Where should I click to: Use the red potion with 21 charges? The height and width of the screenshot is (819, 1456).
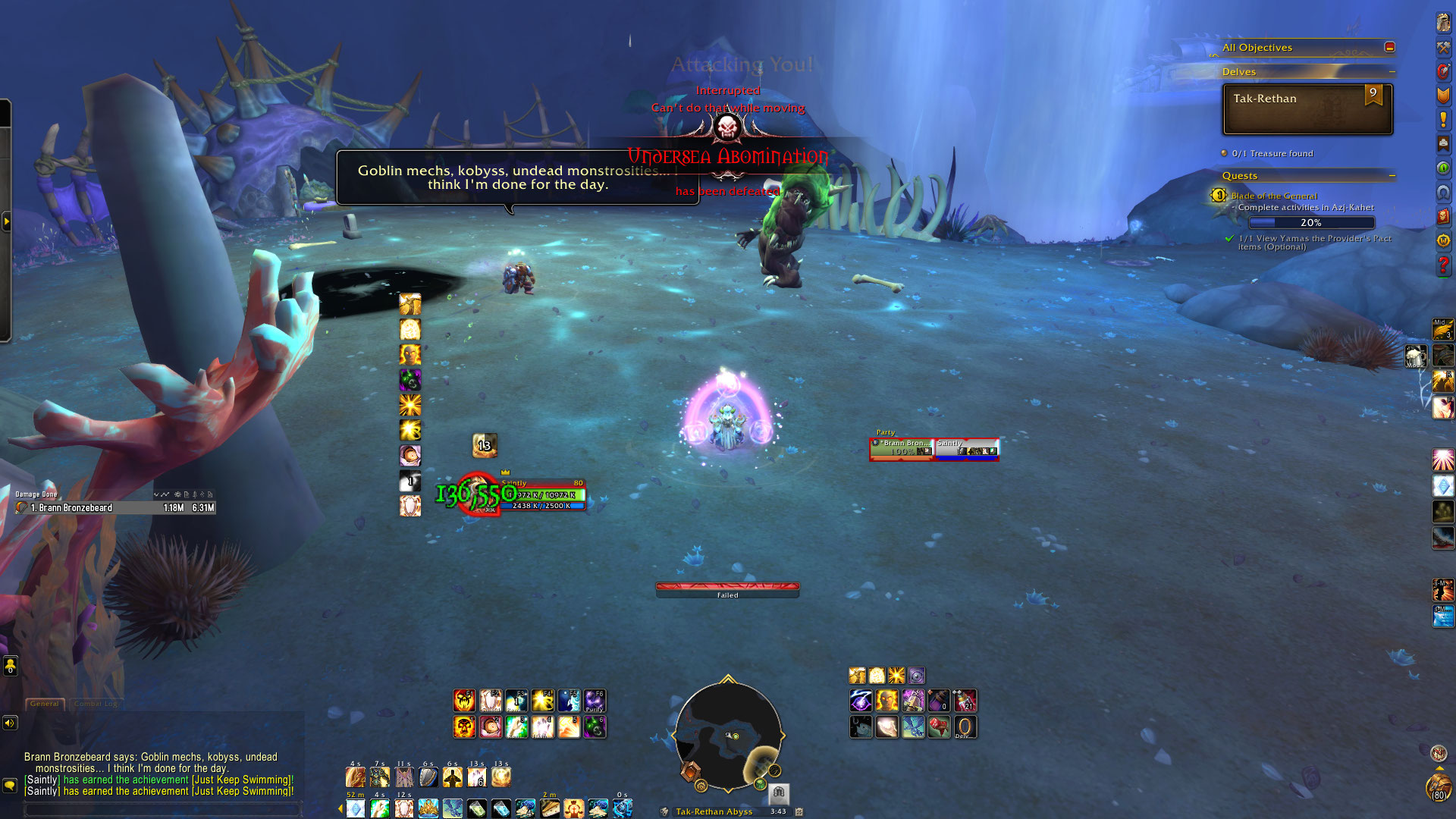[965, 701]
